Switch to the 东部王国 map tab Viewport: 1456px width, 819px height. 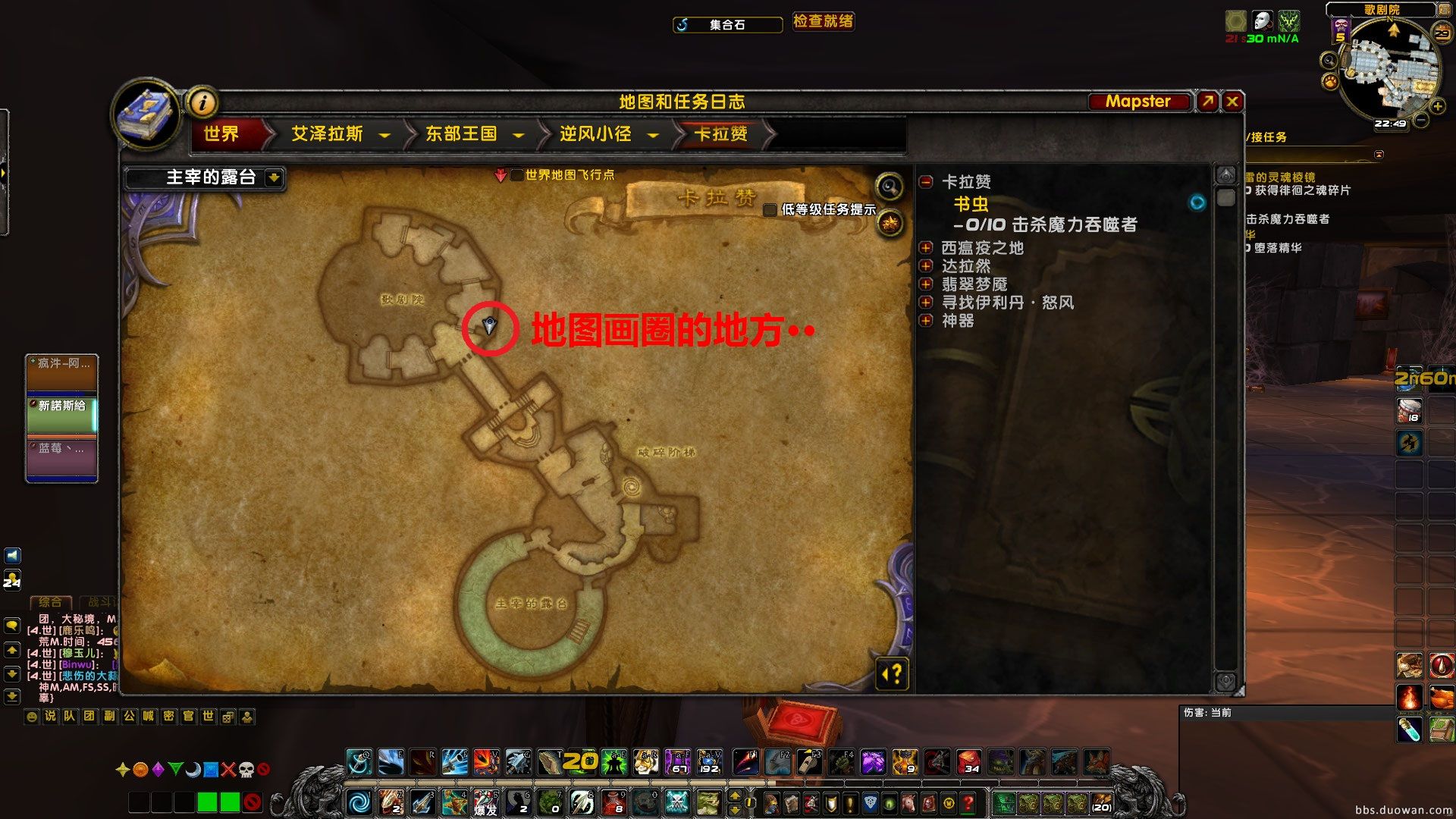coord(461,134)
